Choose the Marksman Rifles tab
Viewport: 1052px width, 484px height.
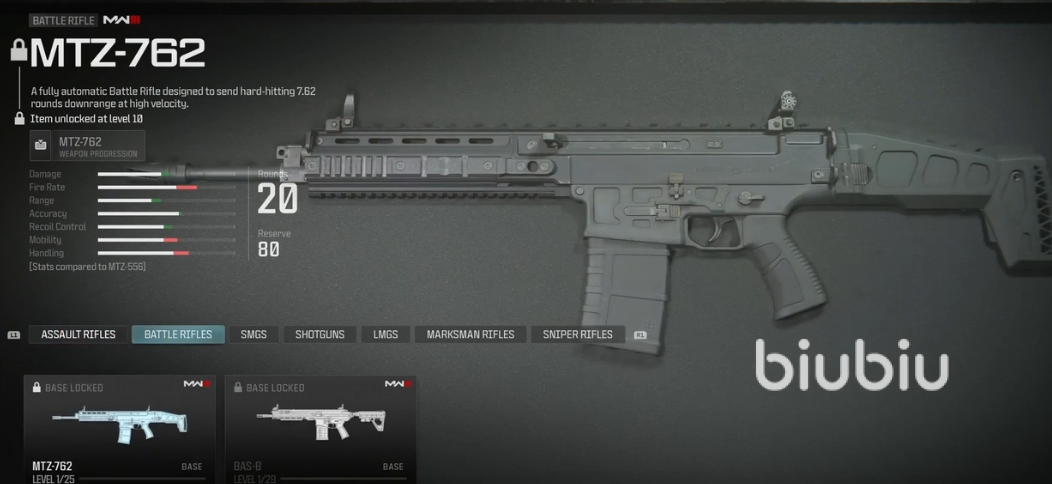pos(470,334)
